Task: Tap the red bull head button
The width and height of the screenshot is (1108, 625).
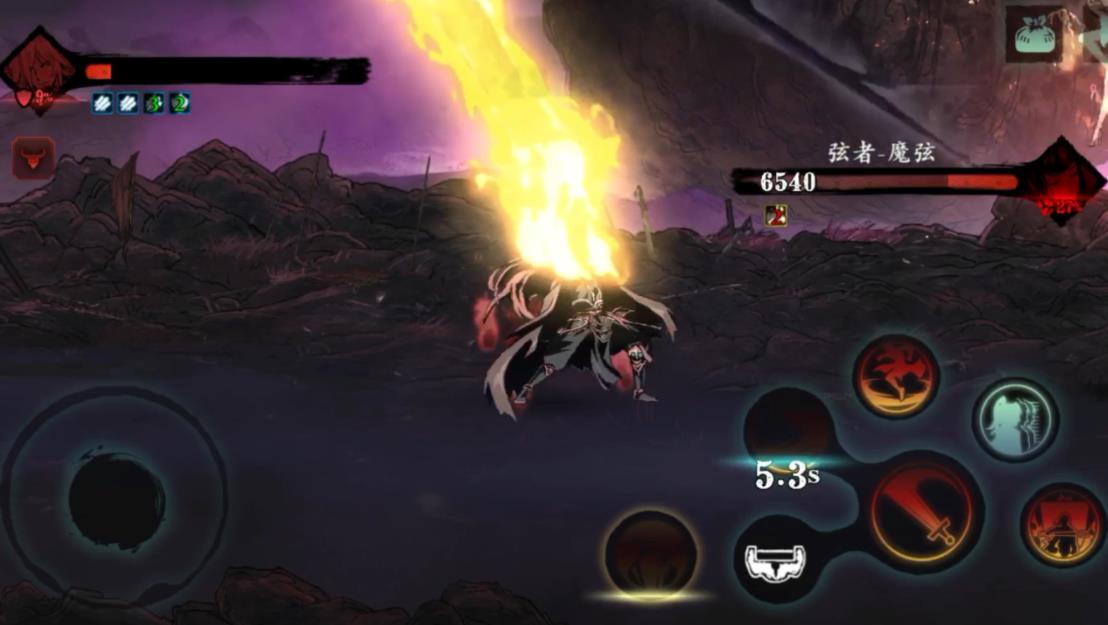Action: coord(32,159)
